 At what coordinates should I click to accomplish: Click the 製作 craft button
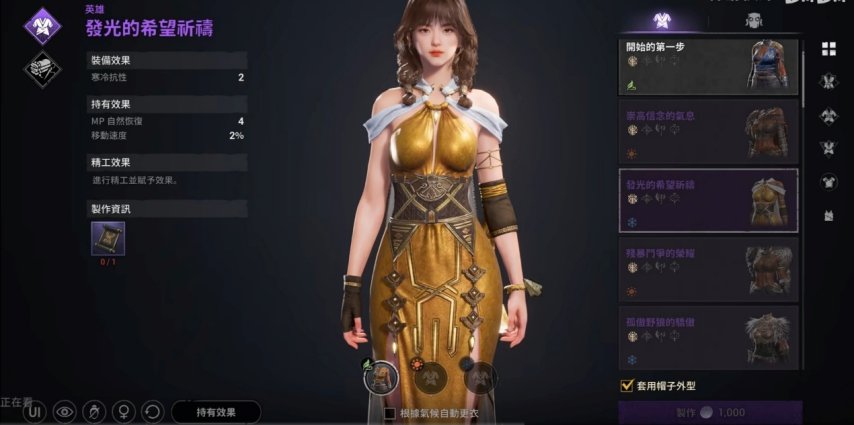[x=710, y=412]
